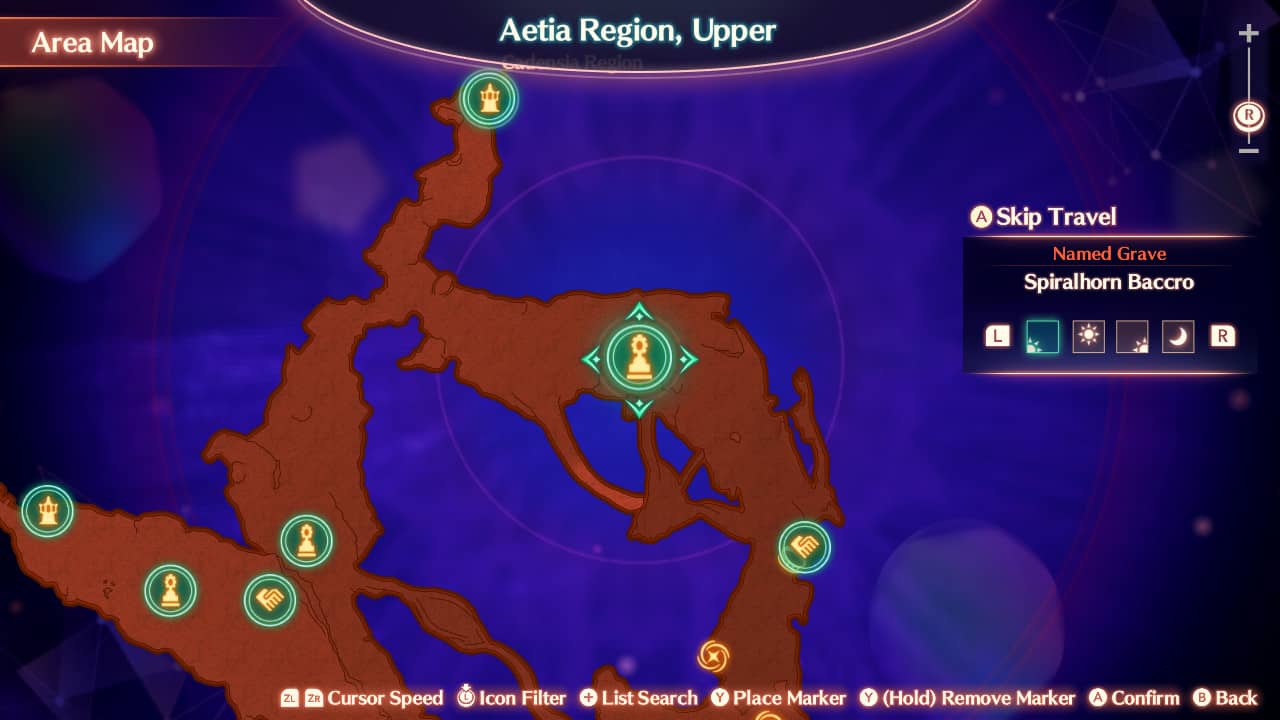This screenshot has width=1280, height=720.
Task: Click the orange swirl marker near the bottom
Action: [x=713, y=657]
